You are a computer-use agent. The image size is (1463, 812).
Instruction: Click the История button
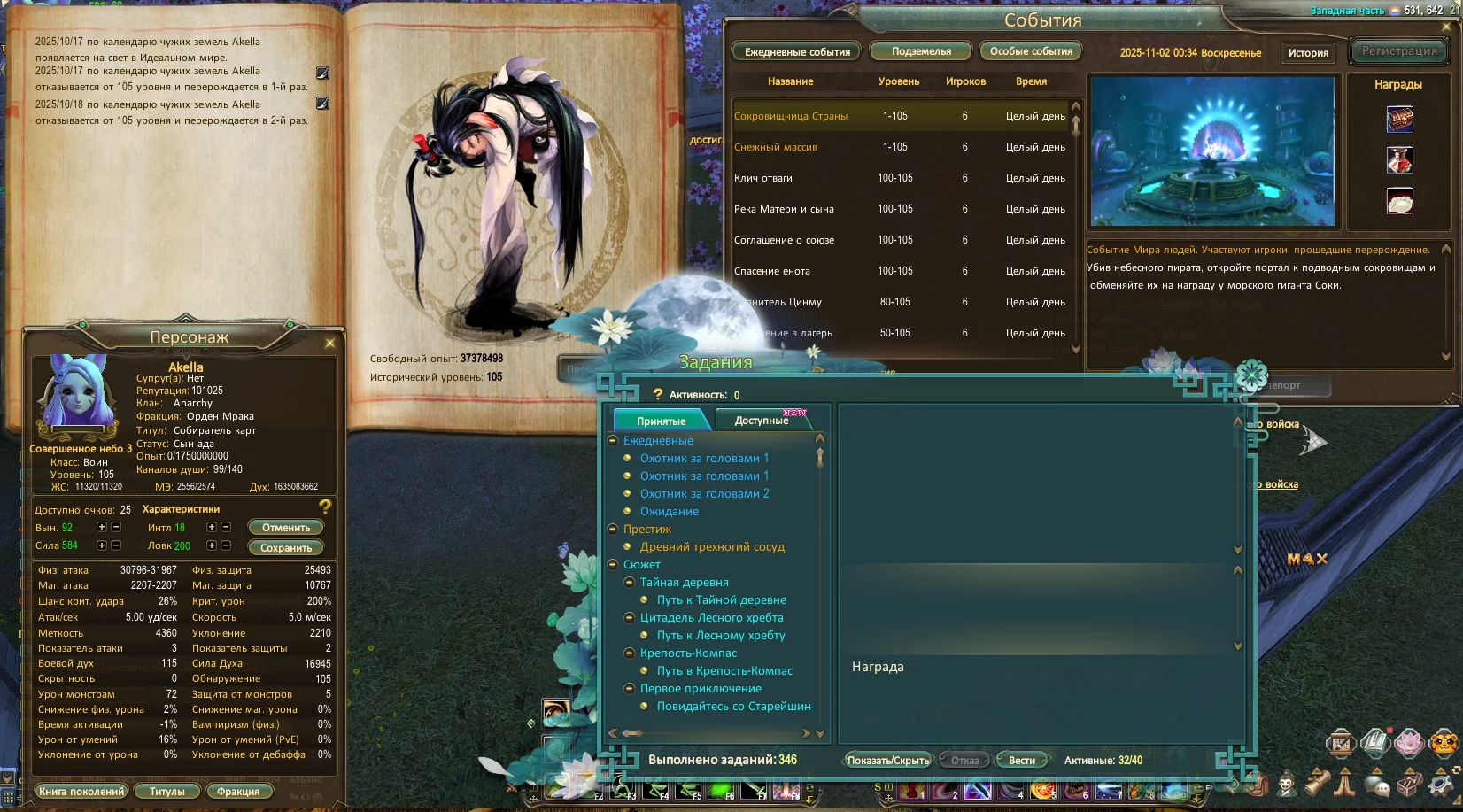point(1308,53)
